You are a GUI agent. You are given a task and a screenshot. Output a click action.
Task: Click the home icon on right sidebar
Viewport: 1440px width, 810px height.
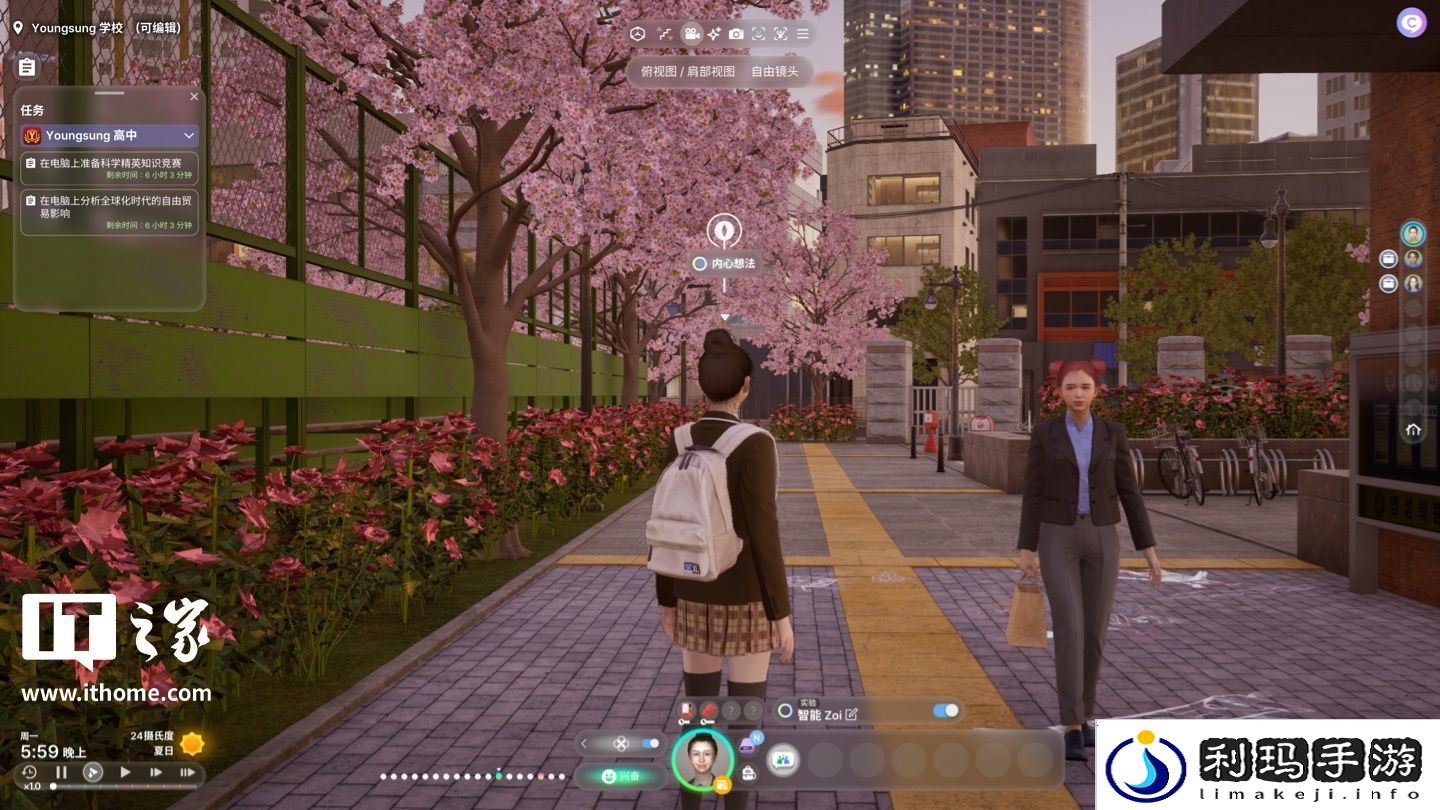1413,430
